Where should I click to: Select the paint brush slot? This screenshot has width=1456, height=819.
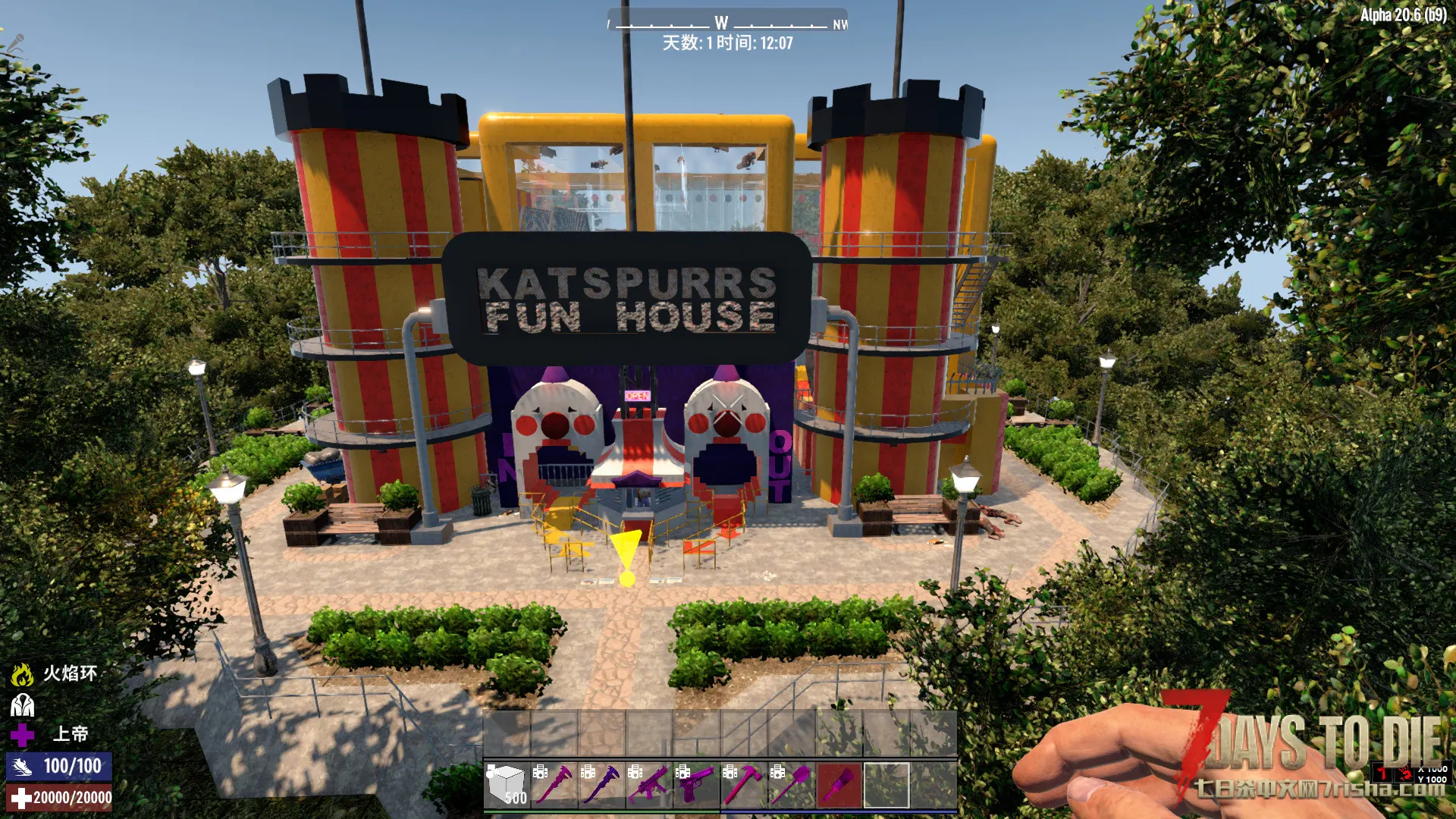[839, 785]
